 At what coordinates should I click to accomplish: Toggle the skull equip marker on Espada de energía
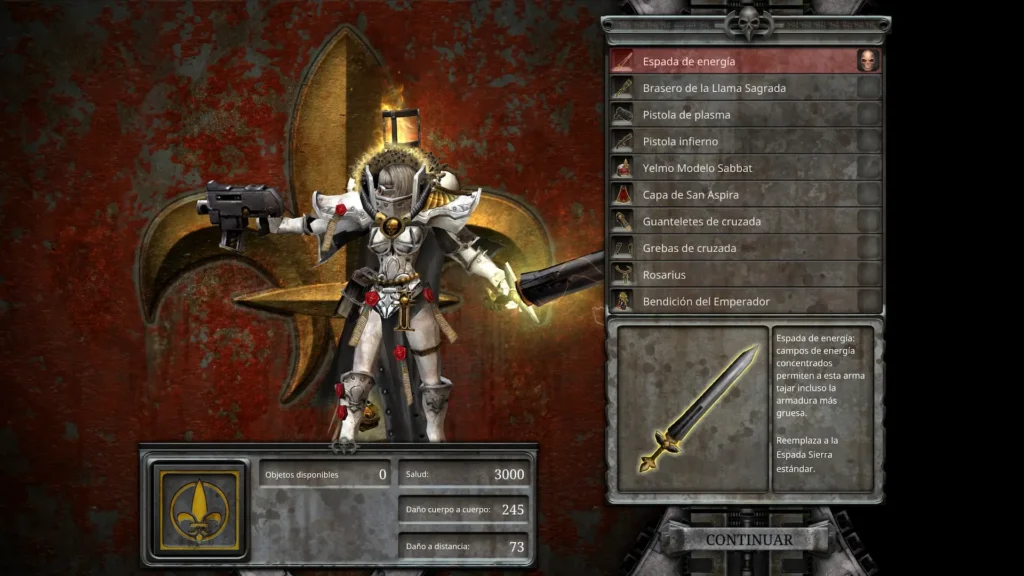(868, 61)
